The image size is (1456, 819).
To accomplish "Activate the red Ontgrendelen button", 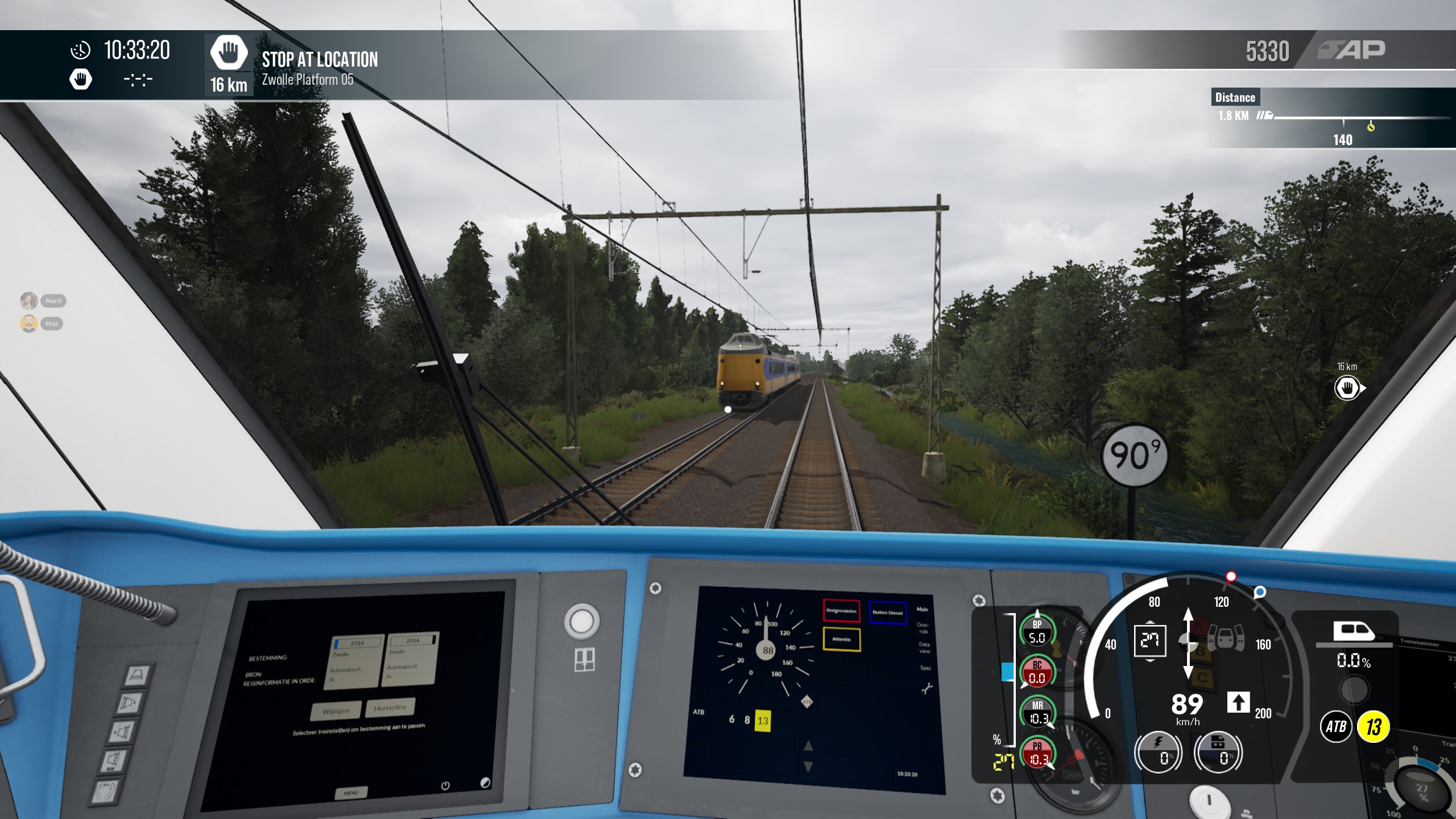I will click(841, 611).
